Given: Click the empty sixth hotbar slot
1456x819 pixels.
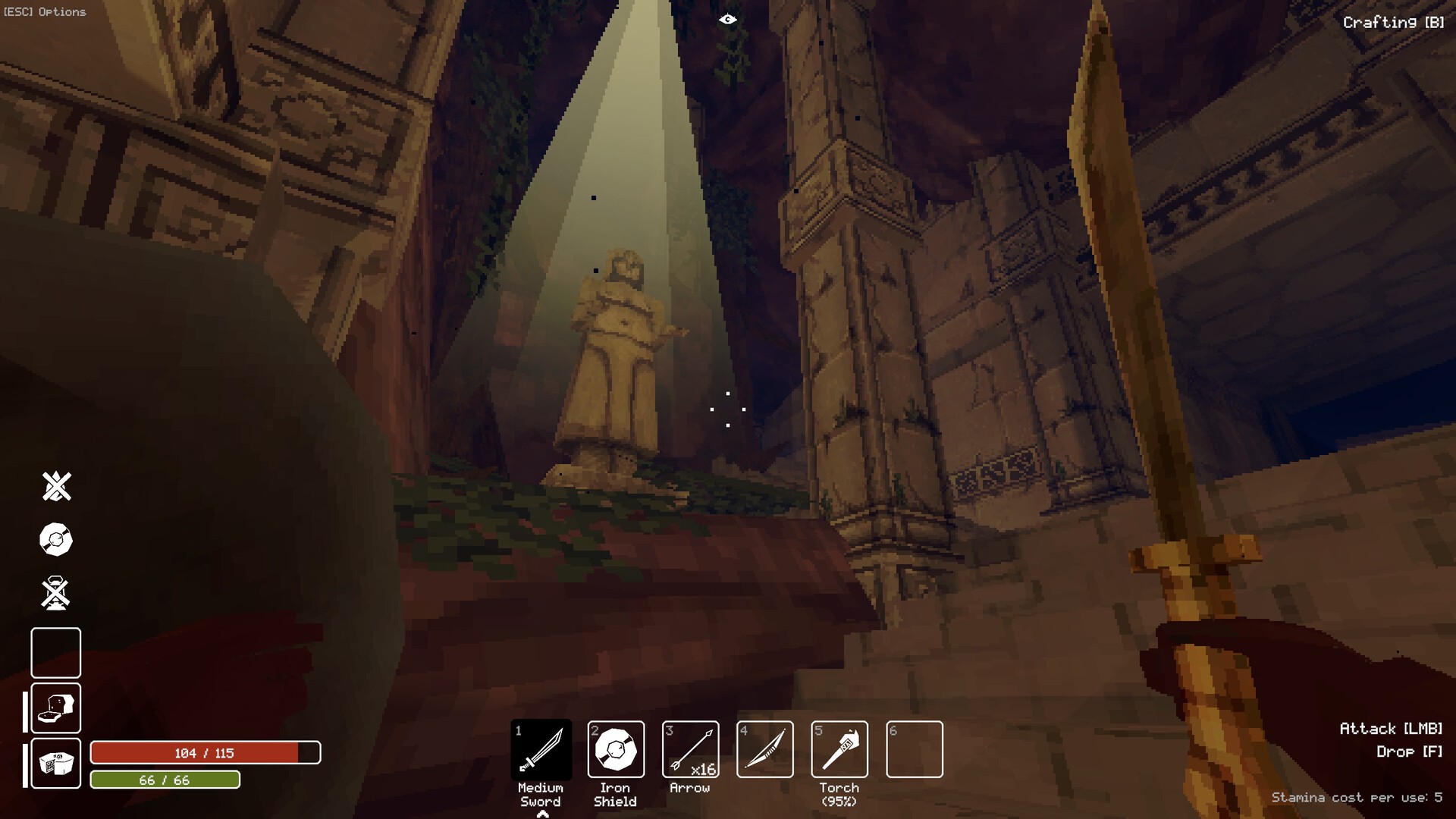Looking at the screenshot, I should 915,749.
